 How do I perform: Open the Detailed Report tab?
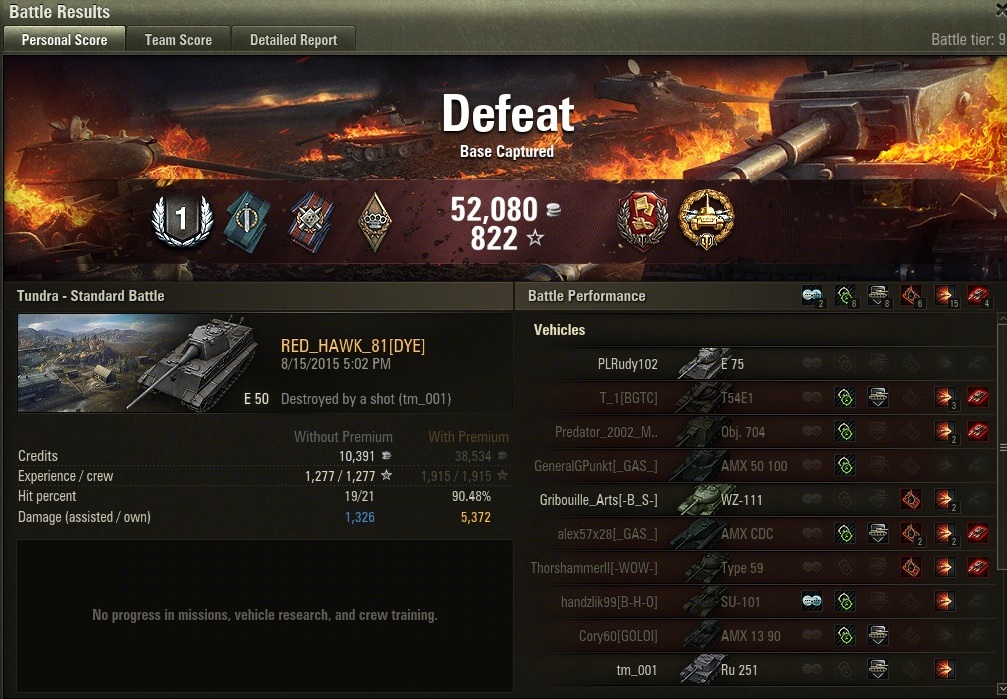pos(293,40)
